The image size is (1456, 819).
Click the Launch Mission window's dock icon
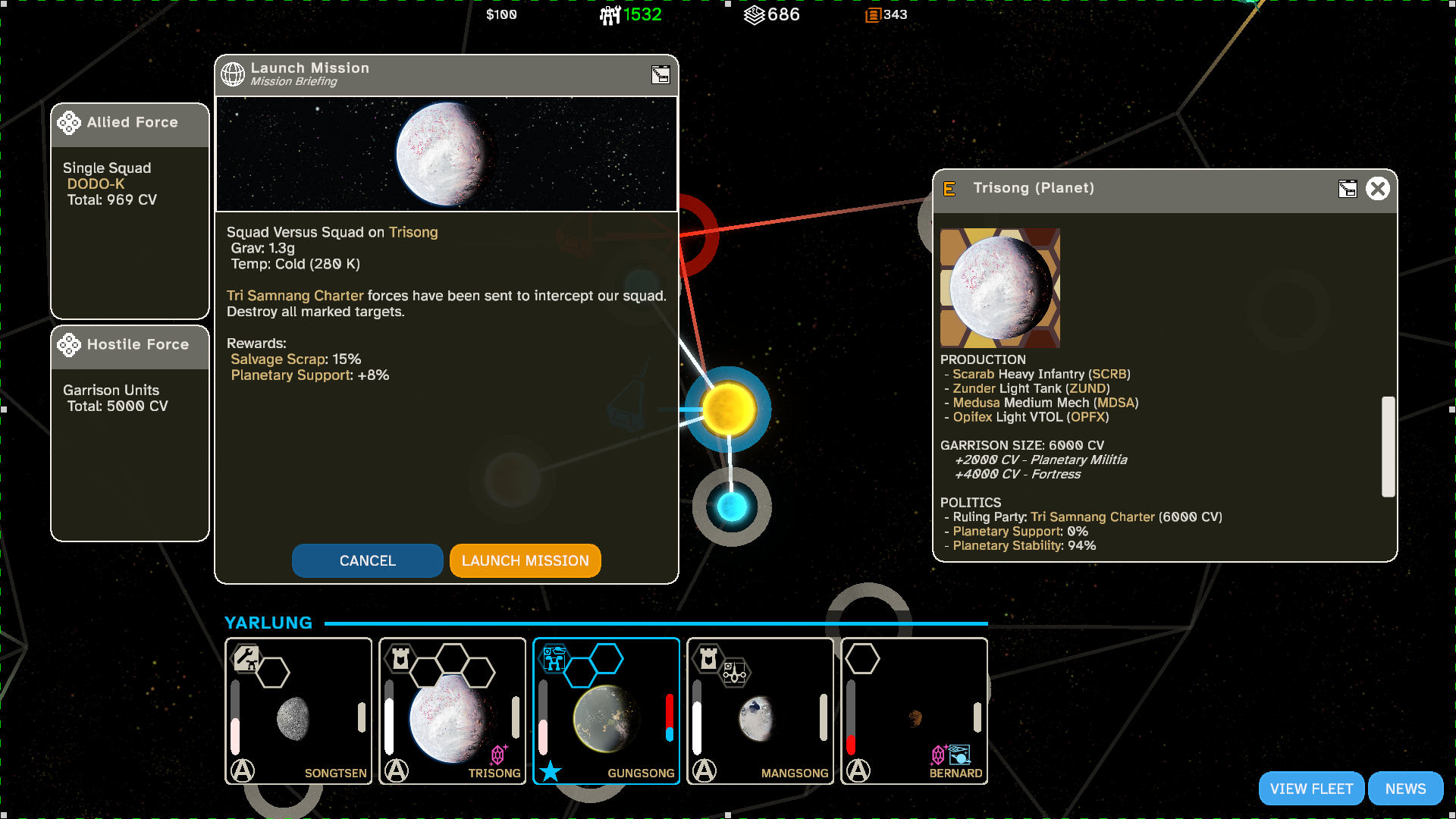(661, 74)
